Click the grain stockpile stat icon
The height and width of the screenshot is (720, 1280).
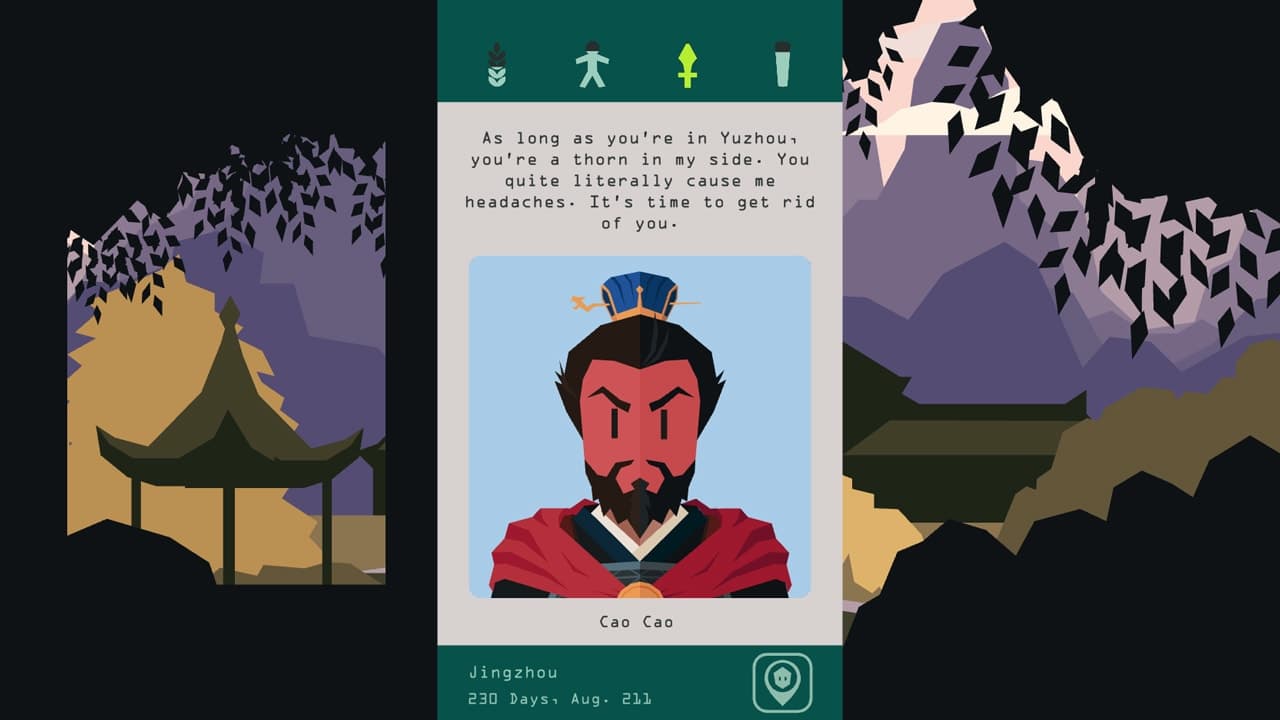click(497, 62)
